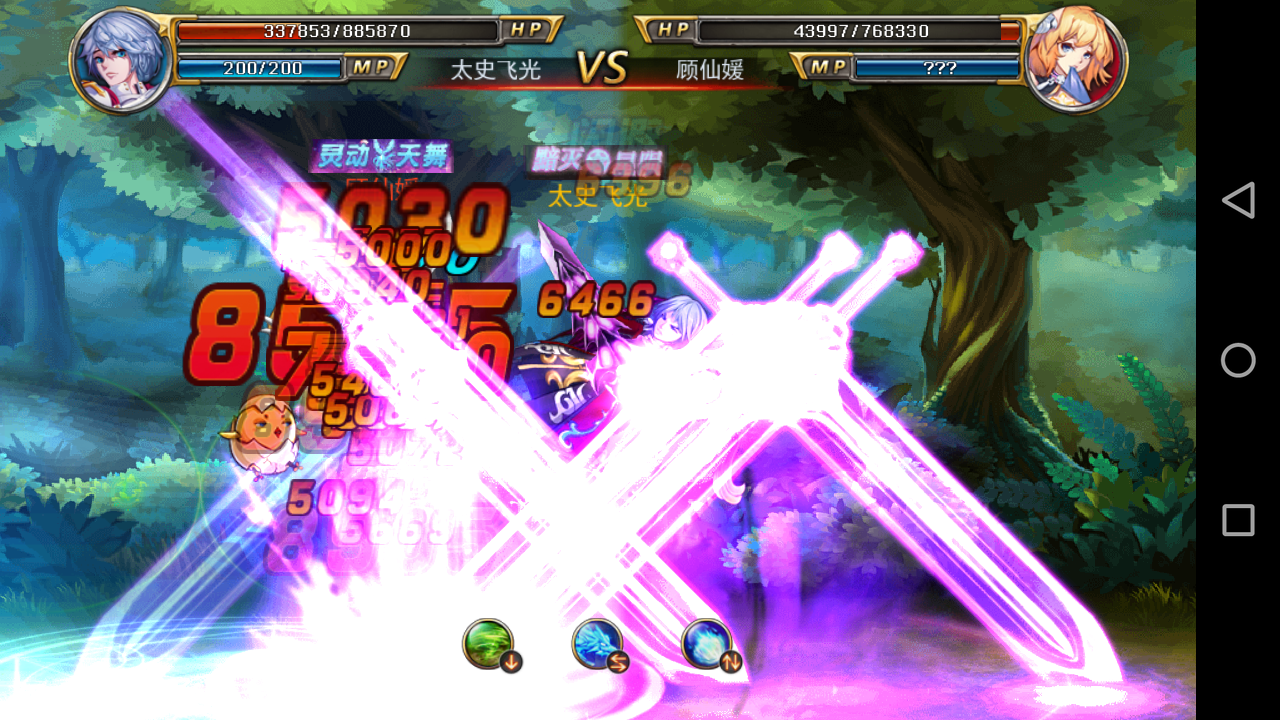Go to Android home via circle button
The width and height of the screenshot is (1280, 720).
[x=1238, y=360]
